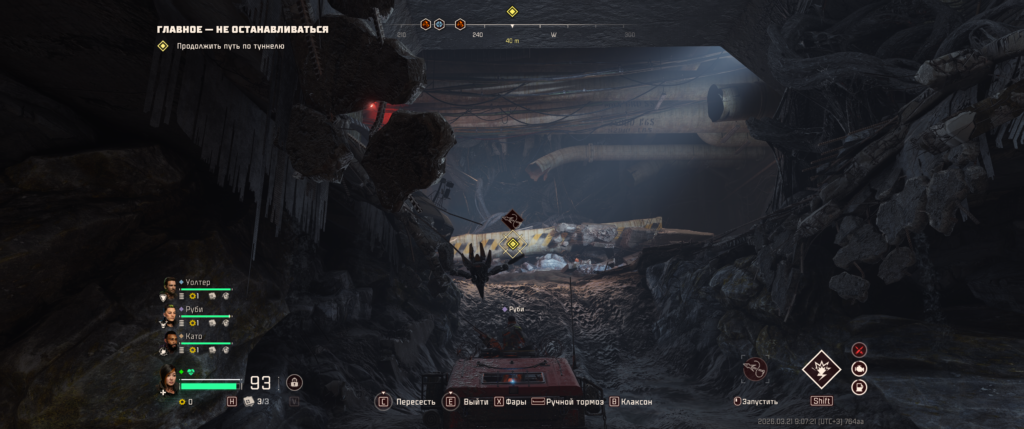Viewport: 1024px width, 429px height.
Task: Click the yellow diamond waypoint marker in the tunnel
Action: [513, 244]
